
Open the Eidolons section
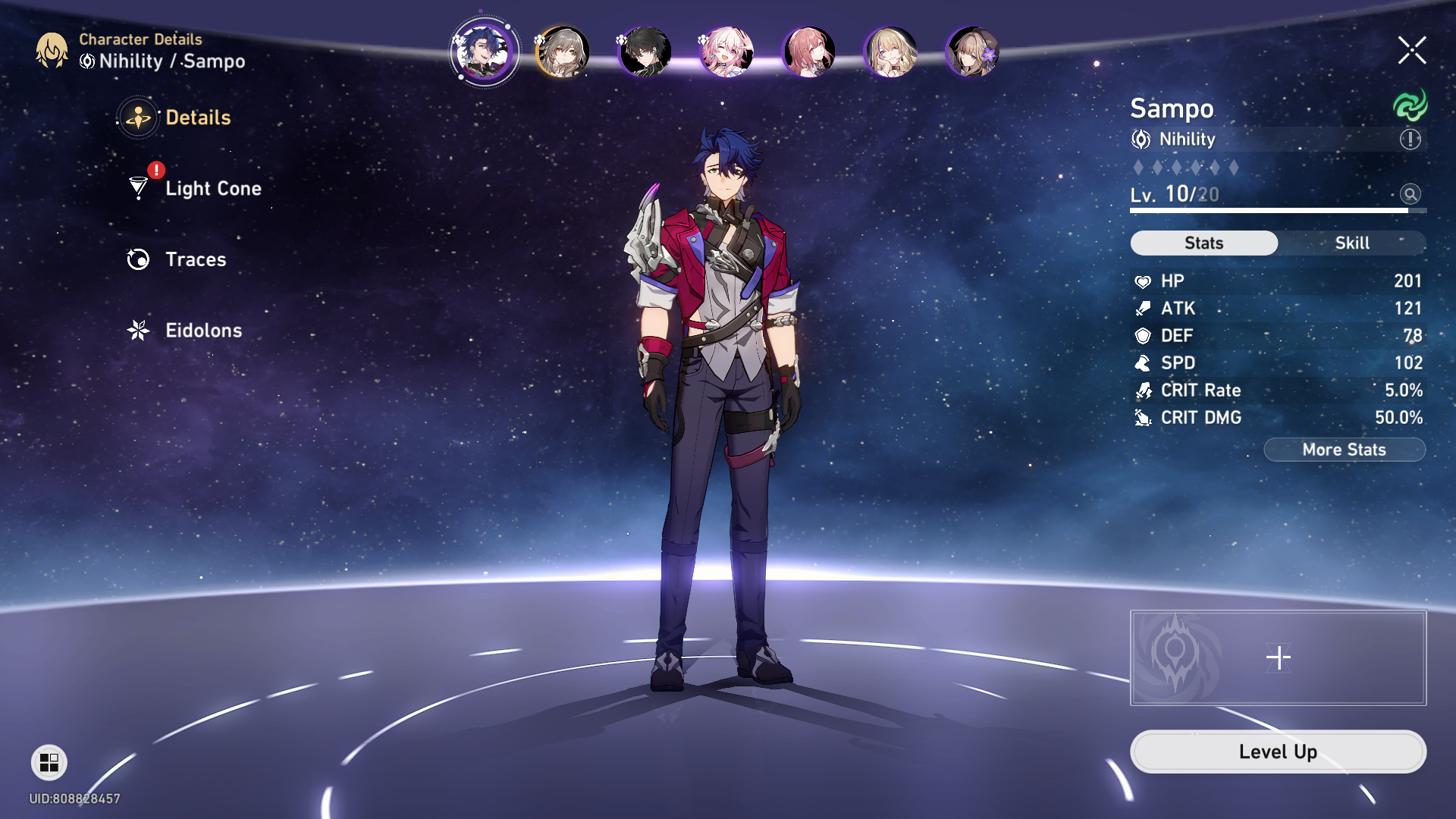tap(202, 331)
